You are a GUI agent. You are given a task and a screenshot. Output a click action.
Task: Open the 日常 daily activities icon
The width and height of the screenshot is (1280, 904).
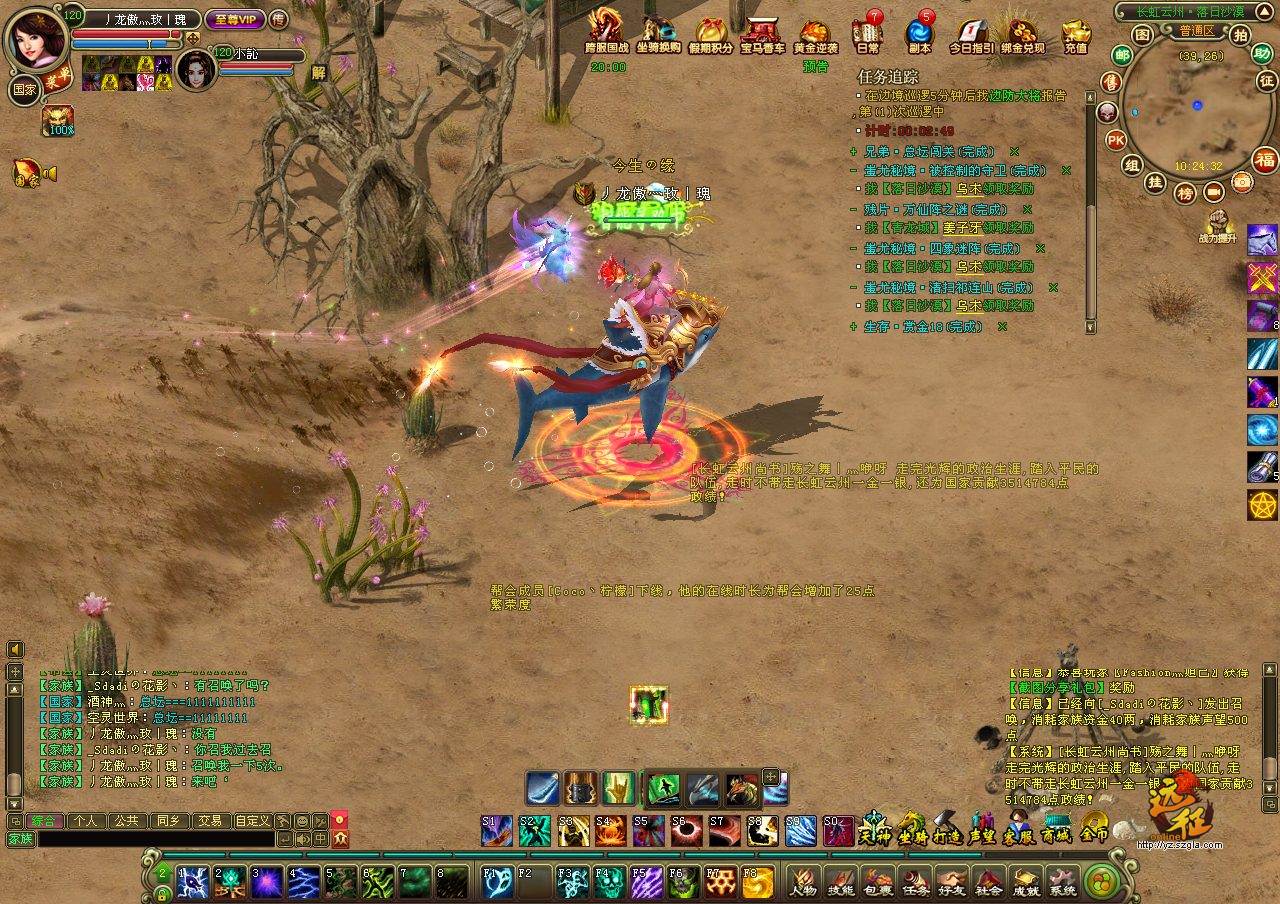pos(867,33)
